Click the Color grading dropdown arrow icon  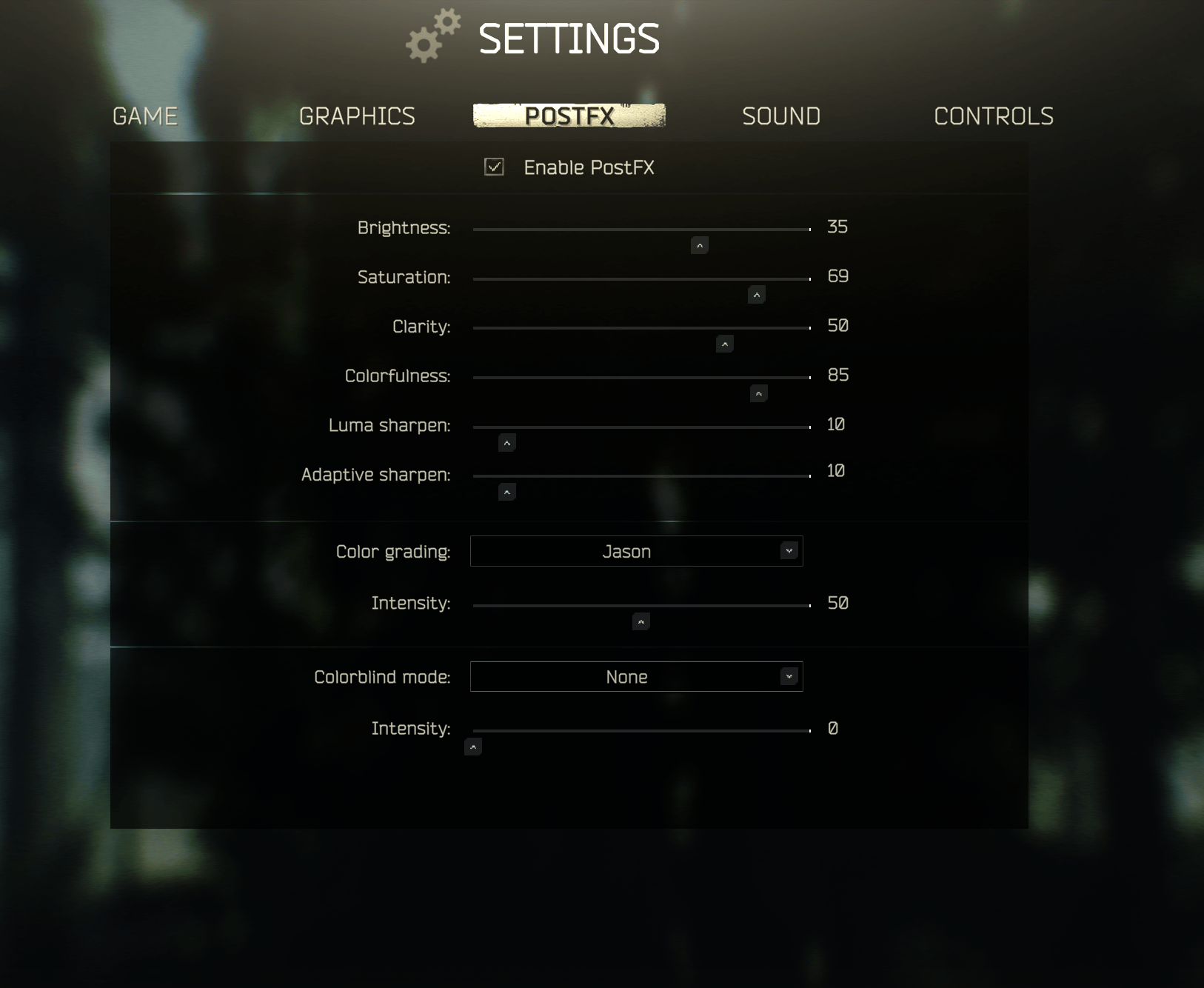[x=788, y=551]
